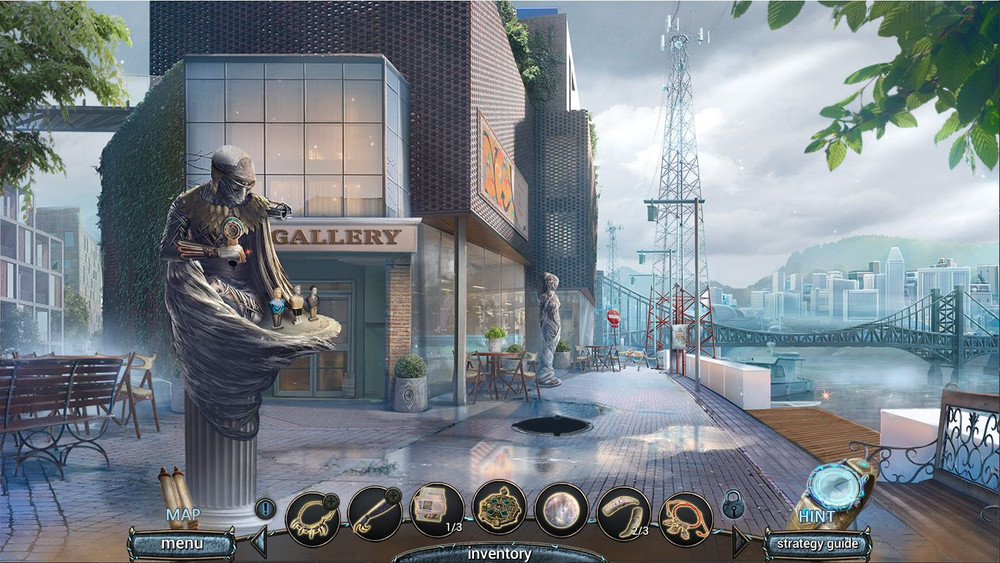Use the Hint watch

pyautogui.click(x=838, y=487)
